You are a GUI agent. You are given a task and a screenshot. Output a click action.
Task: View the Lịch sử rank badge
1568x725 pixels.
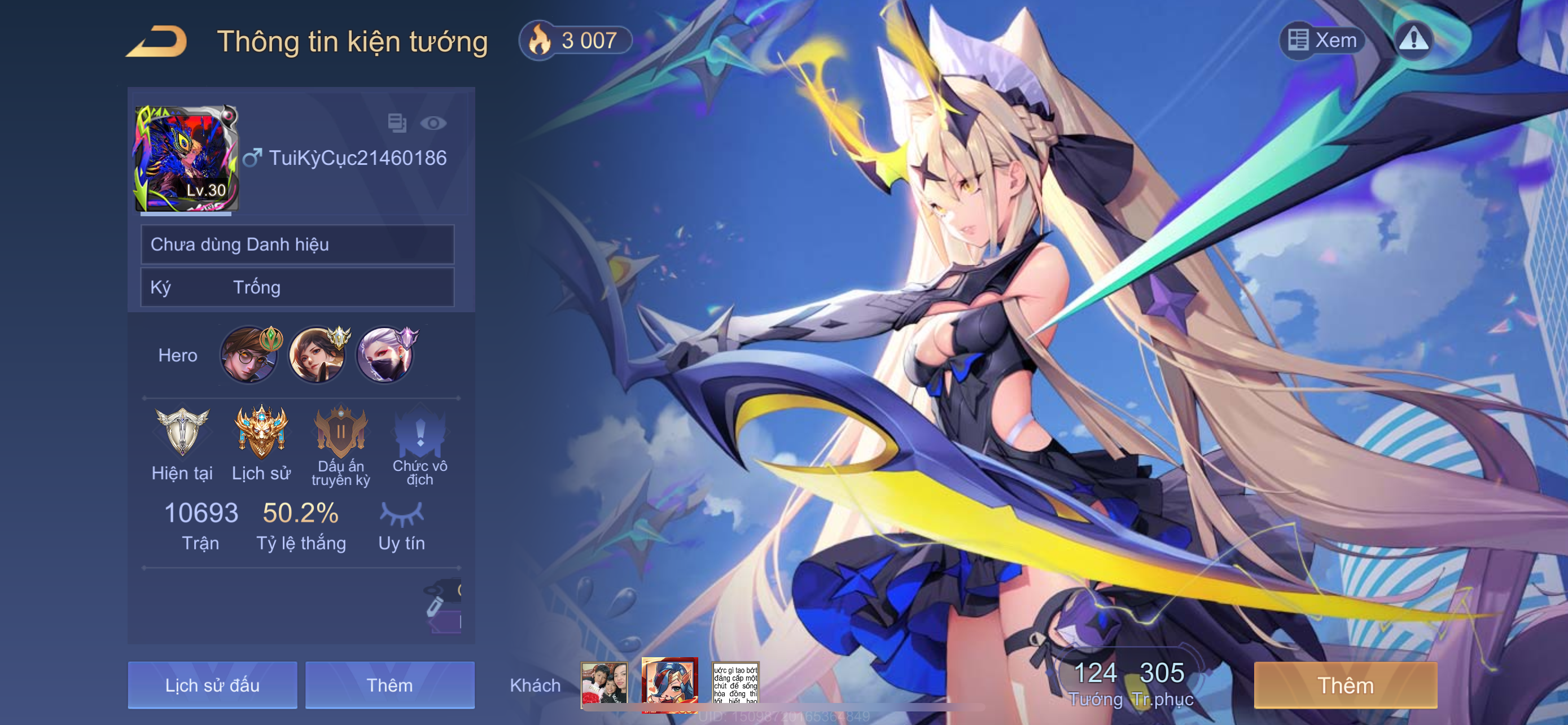261,431
